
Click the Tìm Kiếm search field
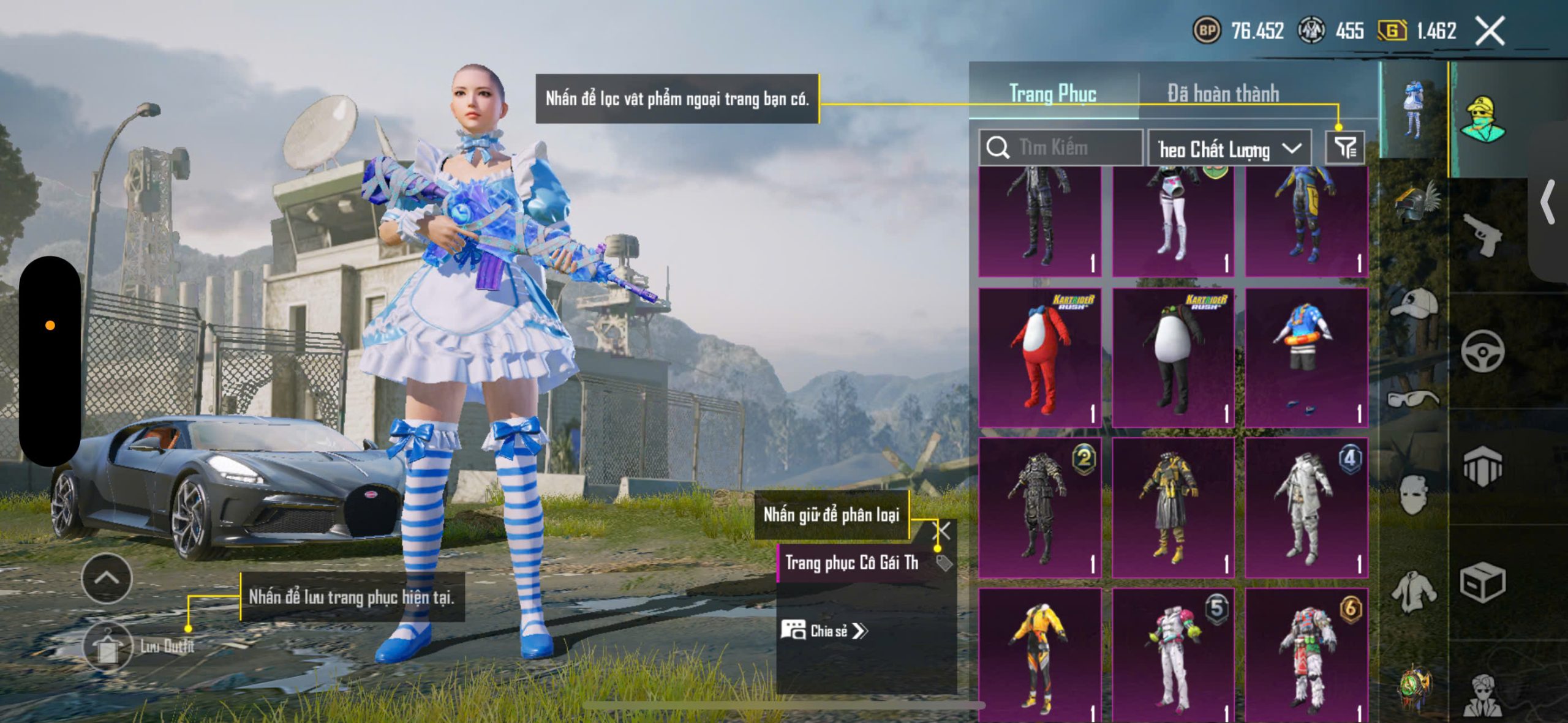pos(1061,148)
